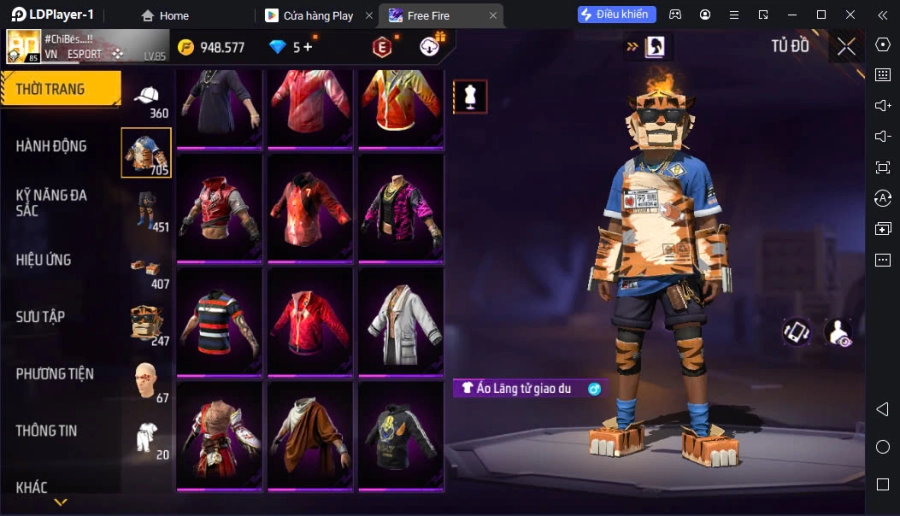The image size is (900, 516).
Task: Close the wardrobe with the X button
Action: pos(846,46)
